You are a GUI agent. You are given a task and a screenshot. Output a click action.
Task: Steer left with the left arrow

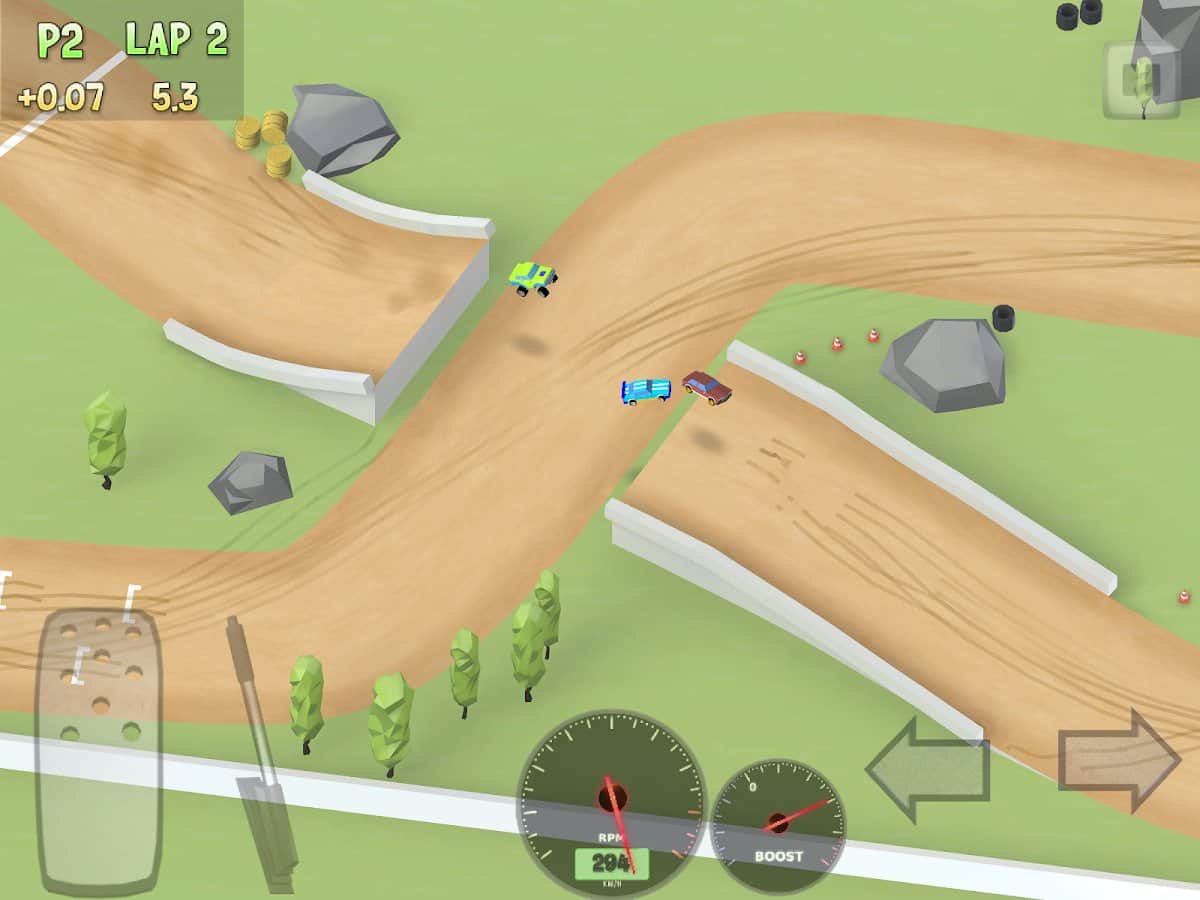pyautogui.click(x=927, y=769)
